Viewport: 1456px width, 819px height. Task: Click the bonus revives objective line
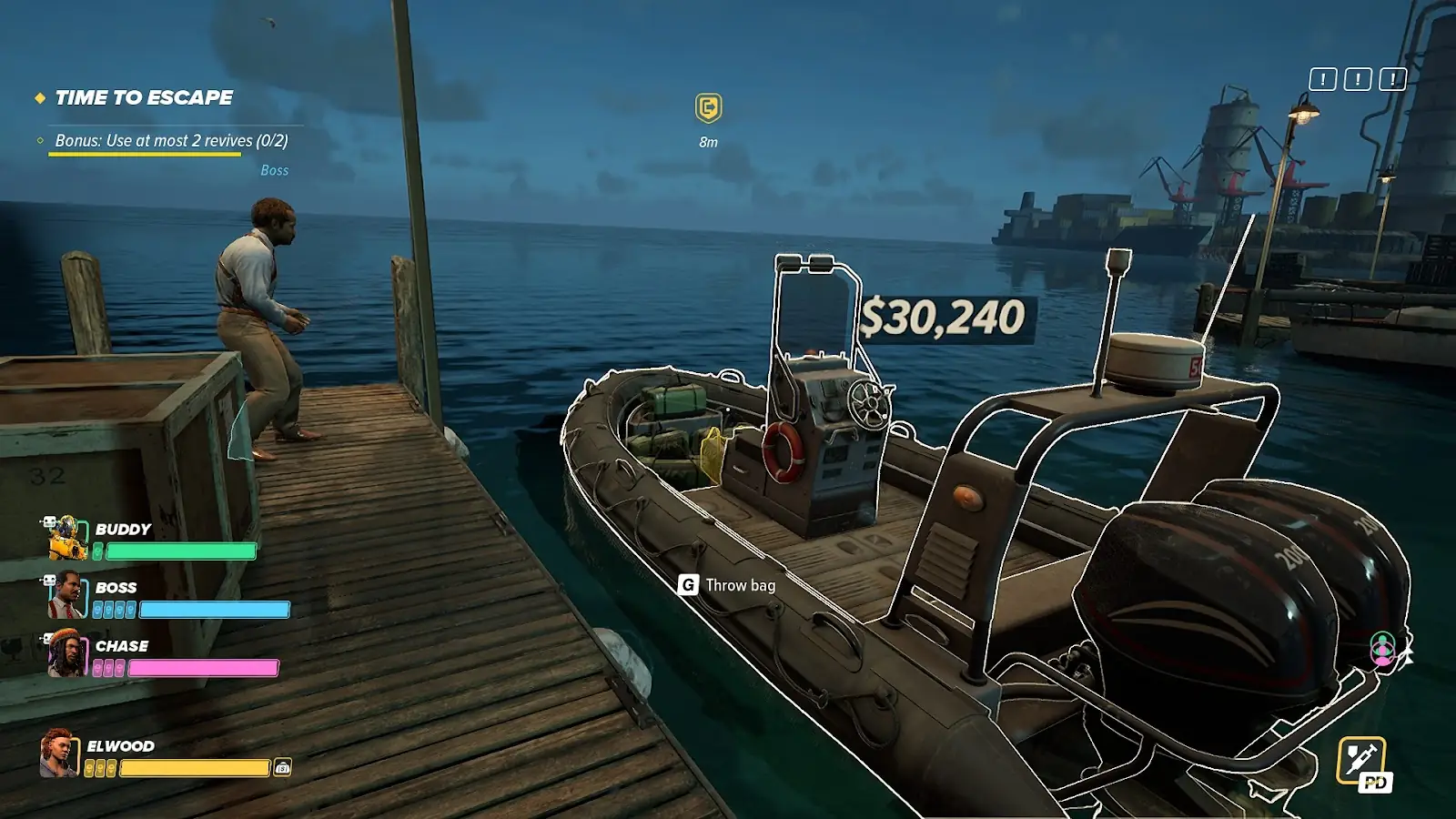pyautogui.click(x=171, y=141)
